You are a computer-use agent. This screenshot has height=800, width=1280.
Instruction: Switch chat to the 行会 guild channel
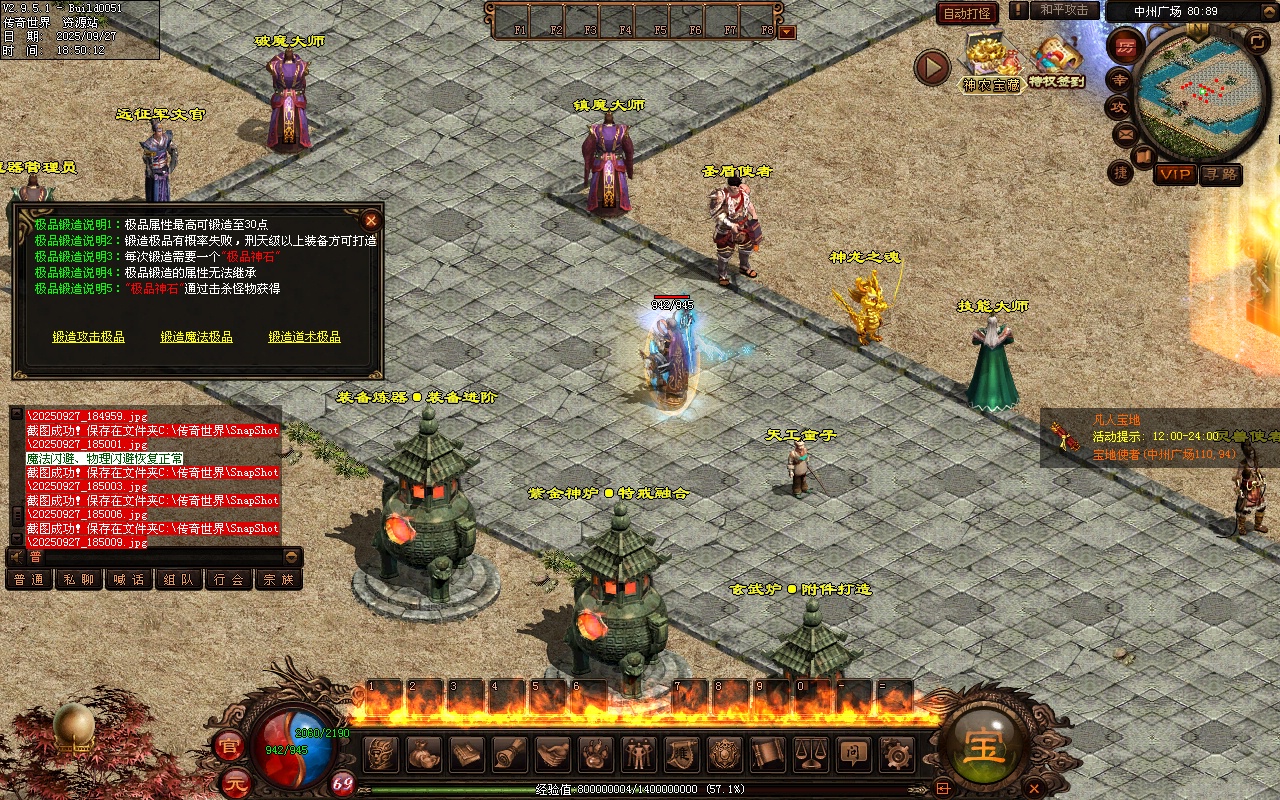229,579
